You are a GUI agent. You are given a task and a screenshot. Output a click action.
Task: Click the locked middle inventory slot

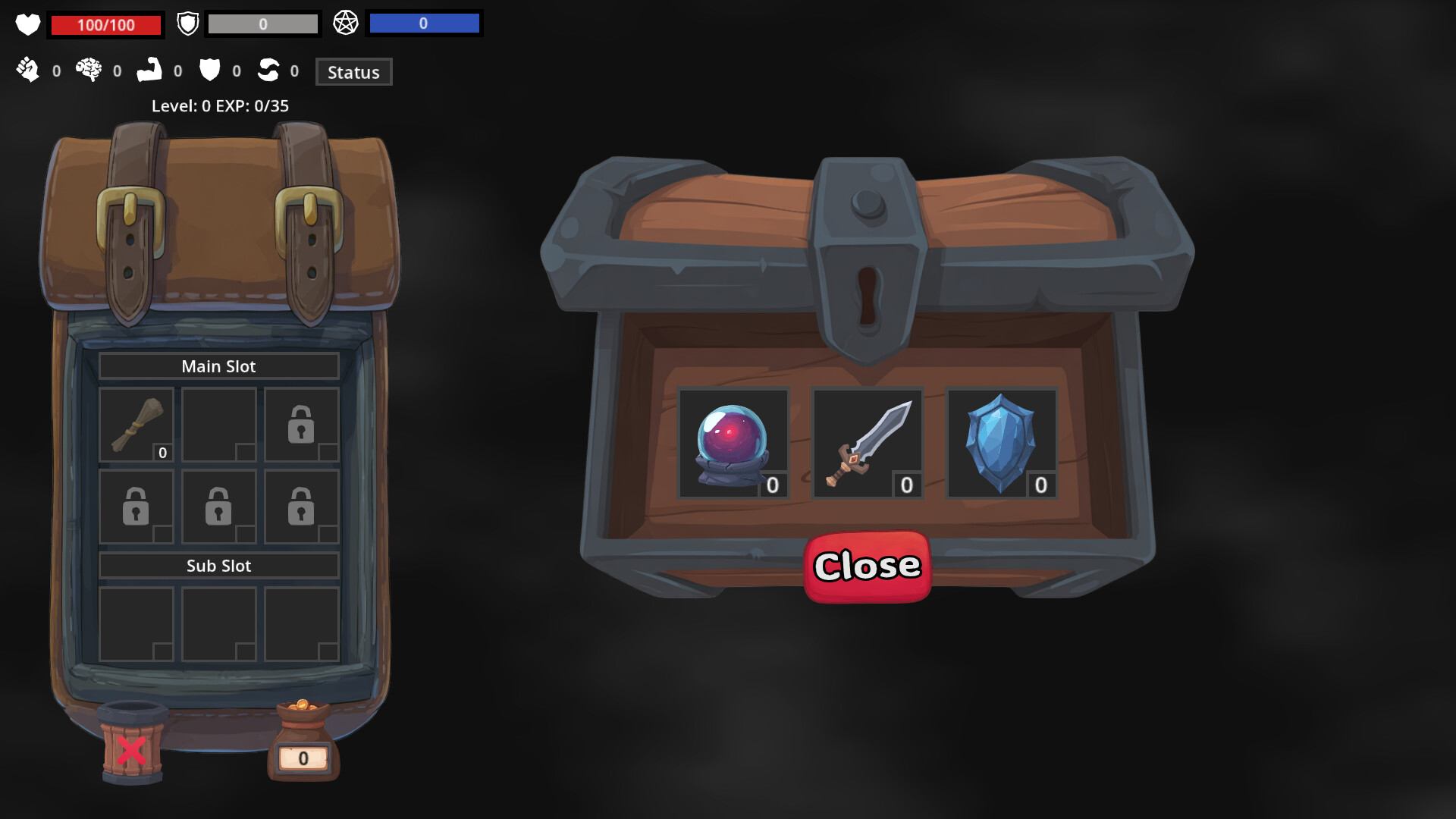point(218,507)
